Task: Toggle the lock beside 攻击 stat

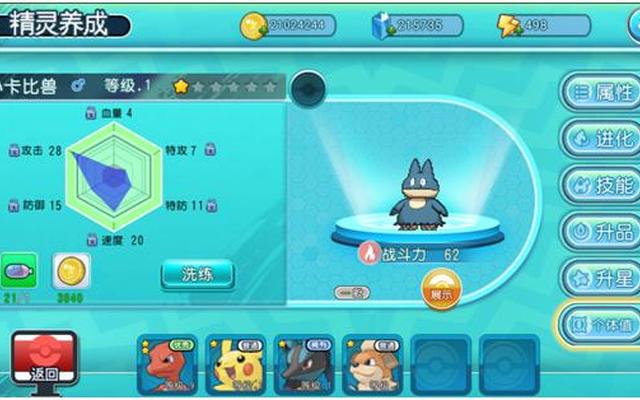Action: 15,150
